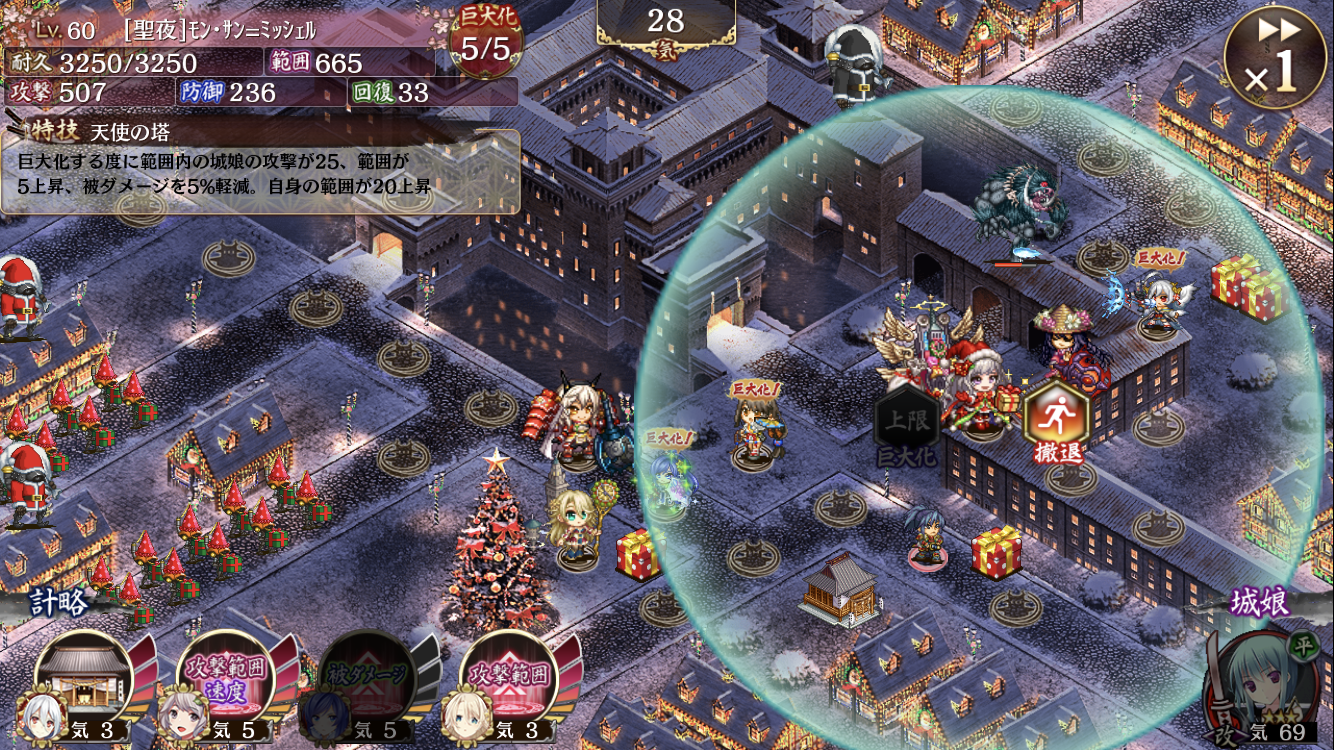The image size is (1334, 750).
Task: Toggle the ×1 game speed button
Action: point(1274,59)
